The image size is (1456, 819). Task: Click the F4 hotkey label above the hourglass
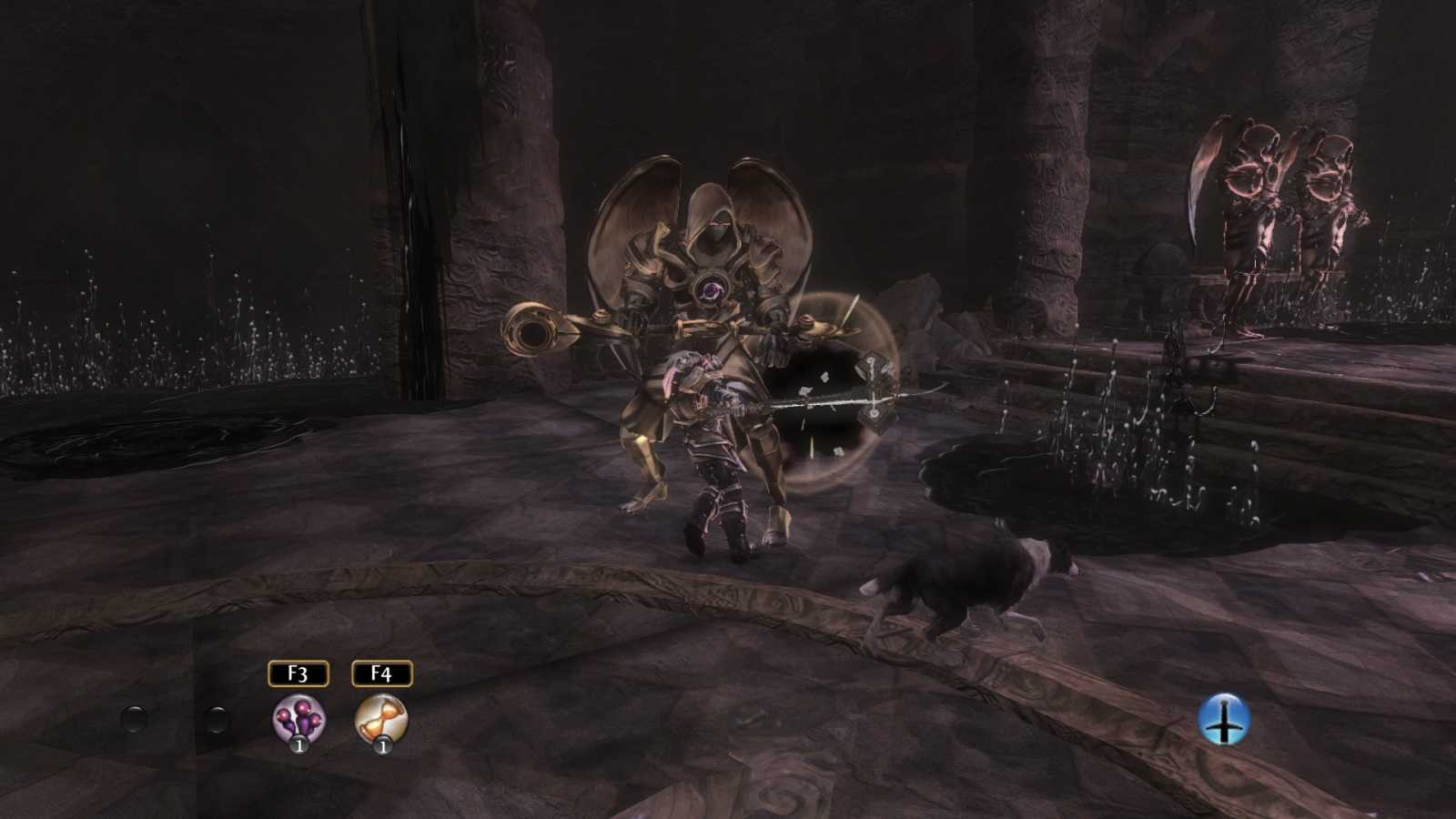coord(383,673)
